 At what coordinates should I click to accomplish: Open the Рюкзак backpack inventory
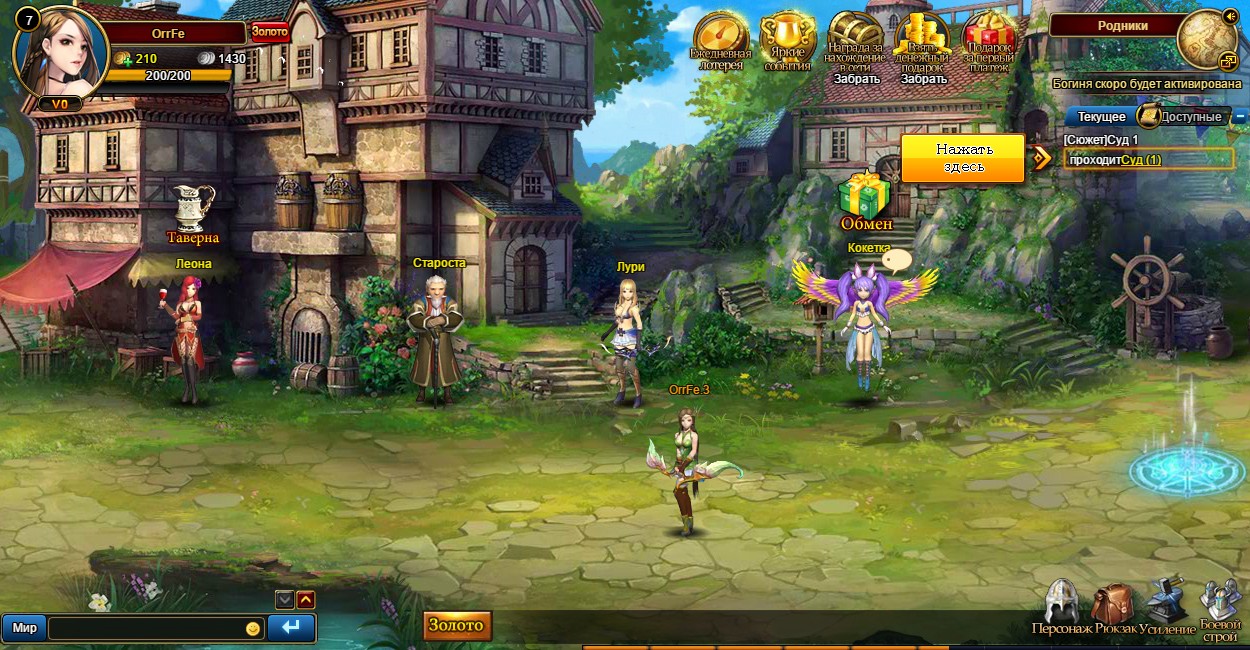point(1114,605)
